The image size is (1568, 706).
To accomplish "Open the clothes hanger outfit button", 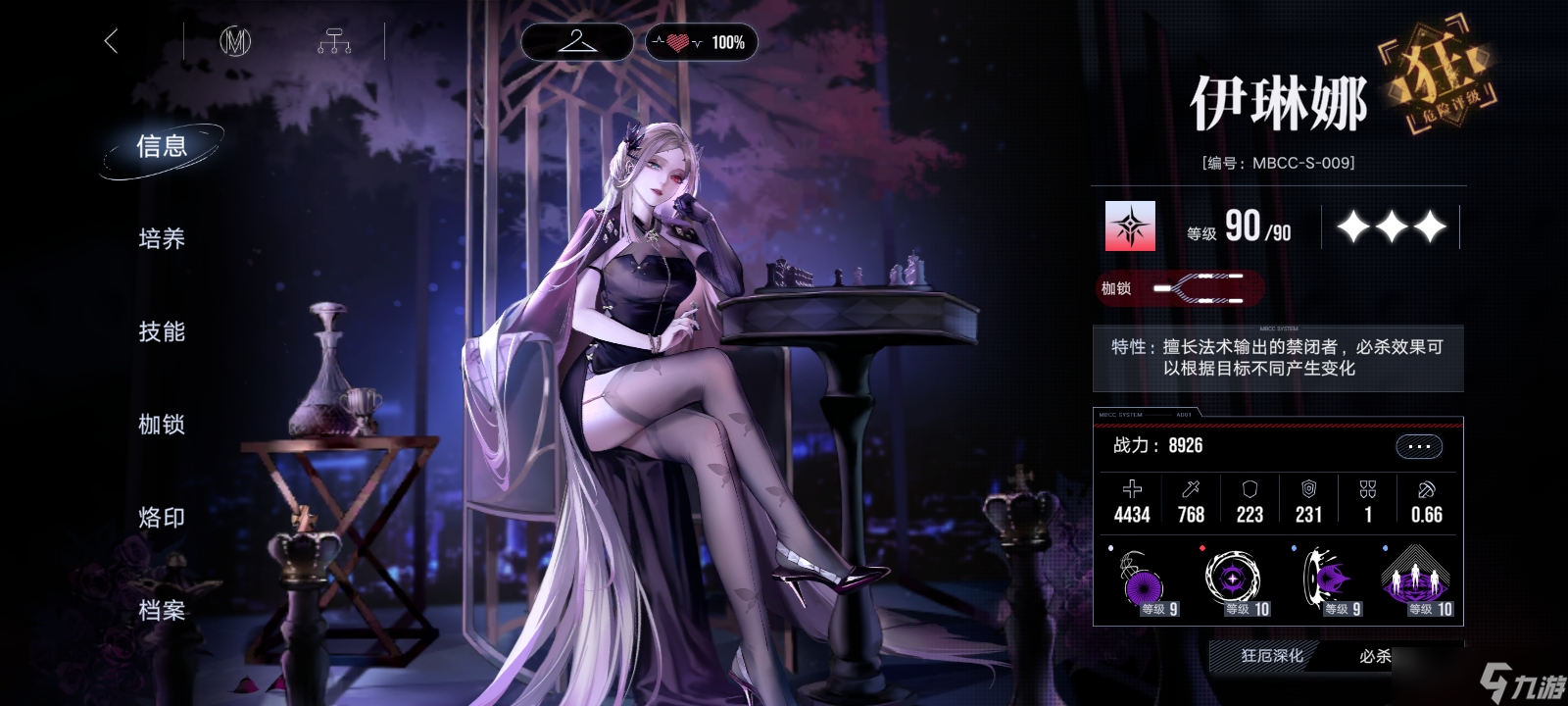I will point(576,41).
